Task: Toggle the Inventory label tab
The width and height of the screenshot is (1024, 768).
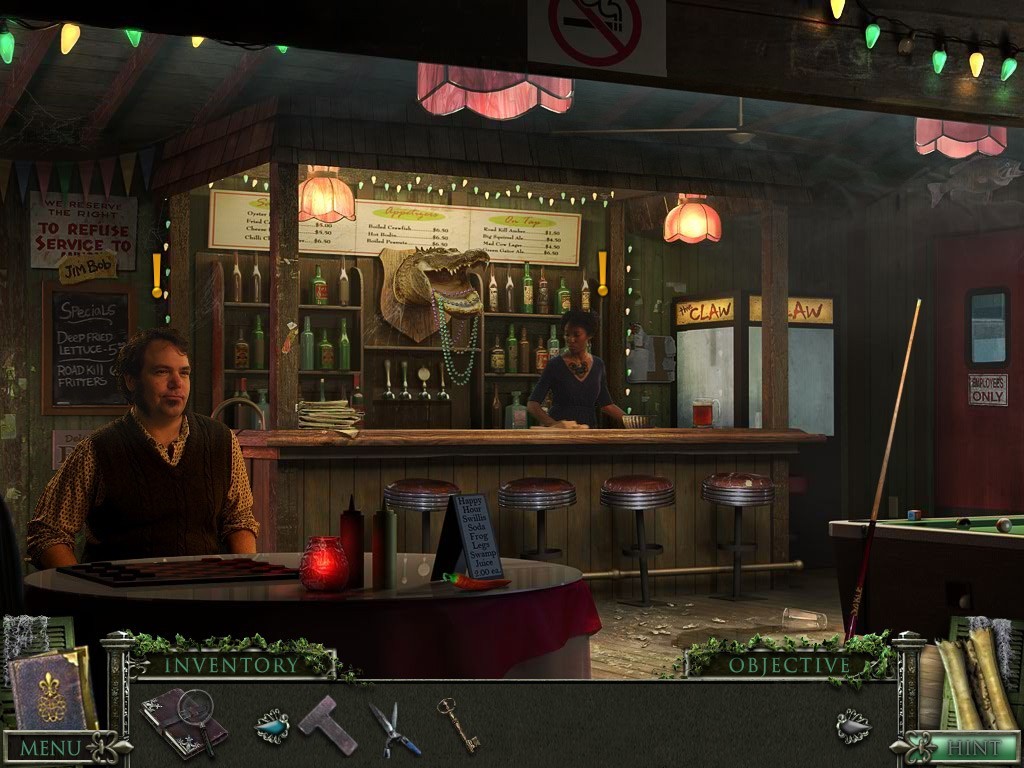Action: tap(231, 664)
